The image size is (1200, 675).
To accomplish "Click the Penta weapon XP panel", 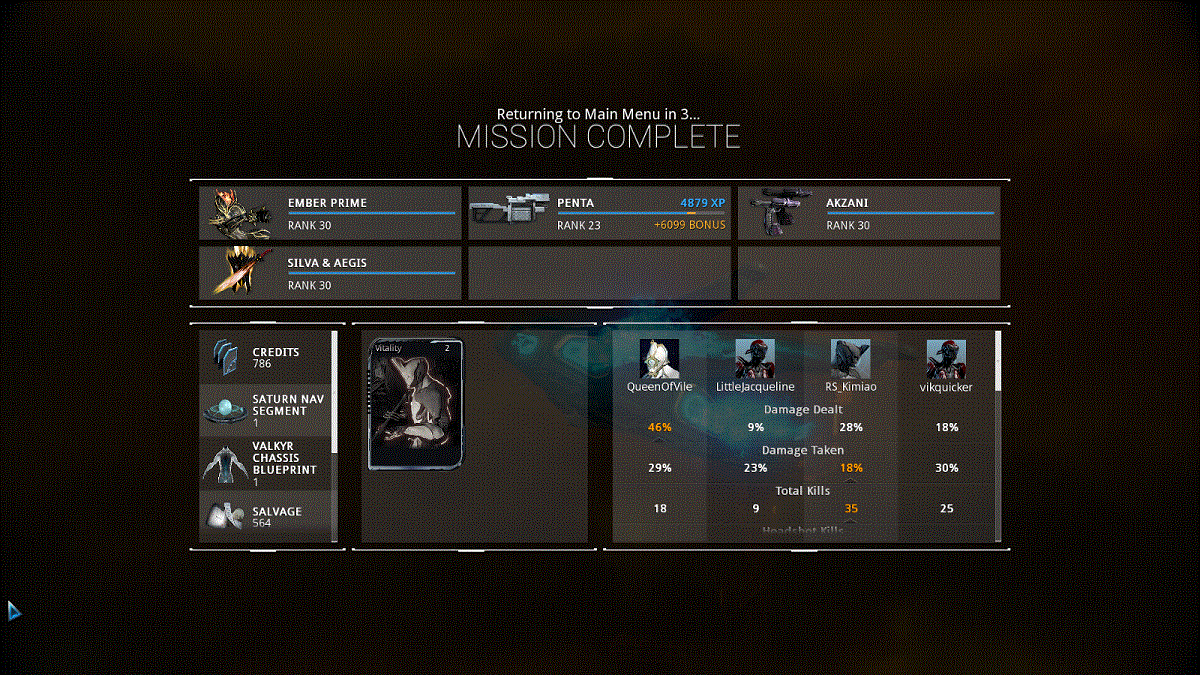I will (x=599, y=213).
